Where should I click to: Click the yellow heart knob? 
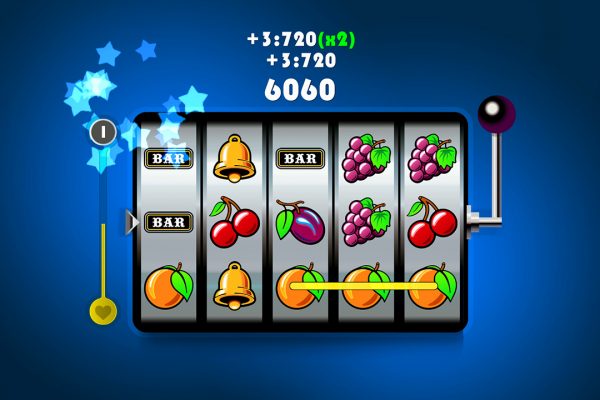point(102,310)
